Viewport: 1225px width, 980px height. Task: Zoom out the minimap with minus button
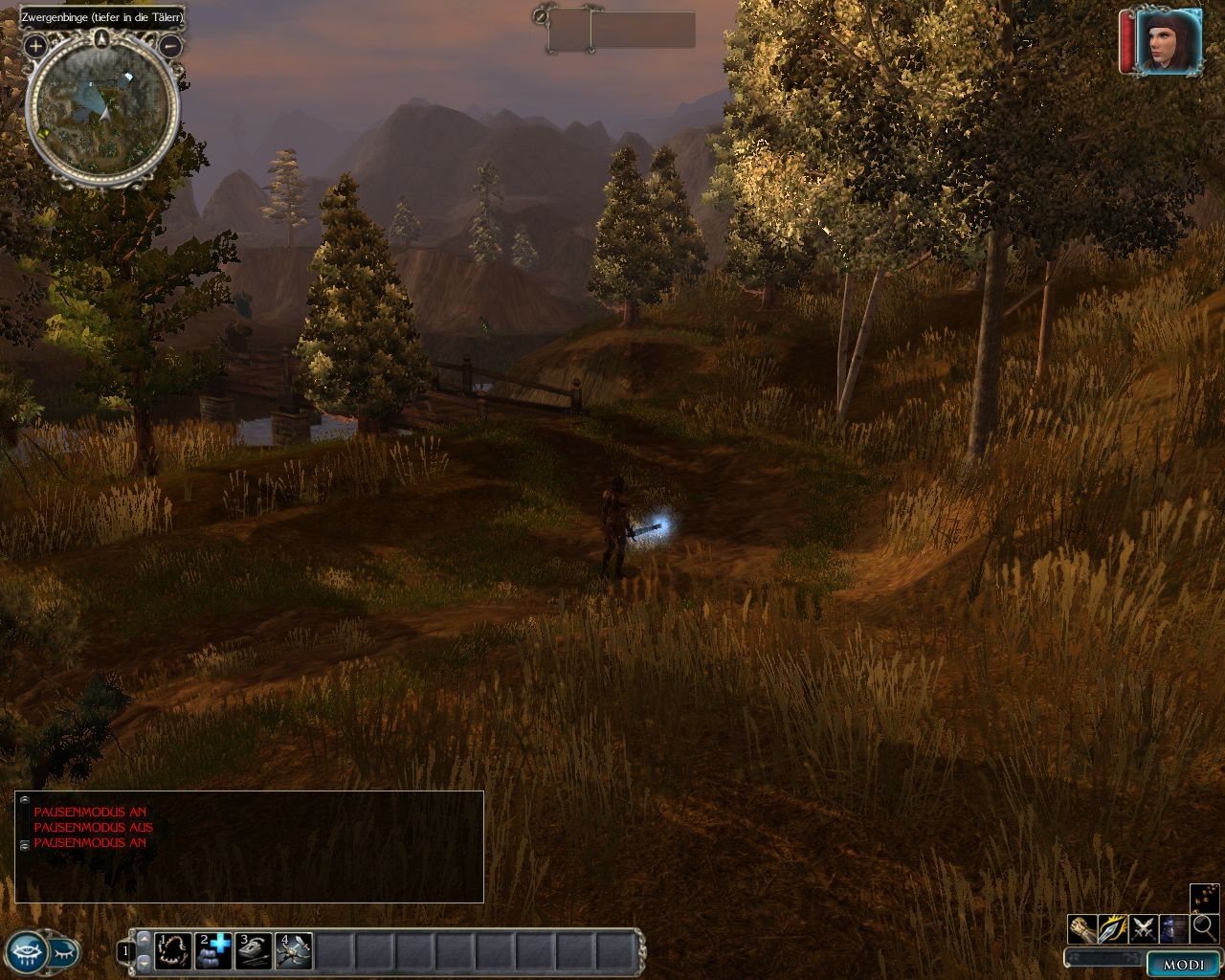coord(170,45)
